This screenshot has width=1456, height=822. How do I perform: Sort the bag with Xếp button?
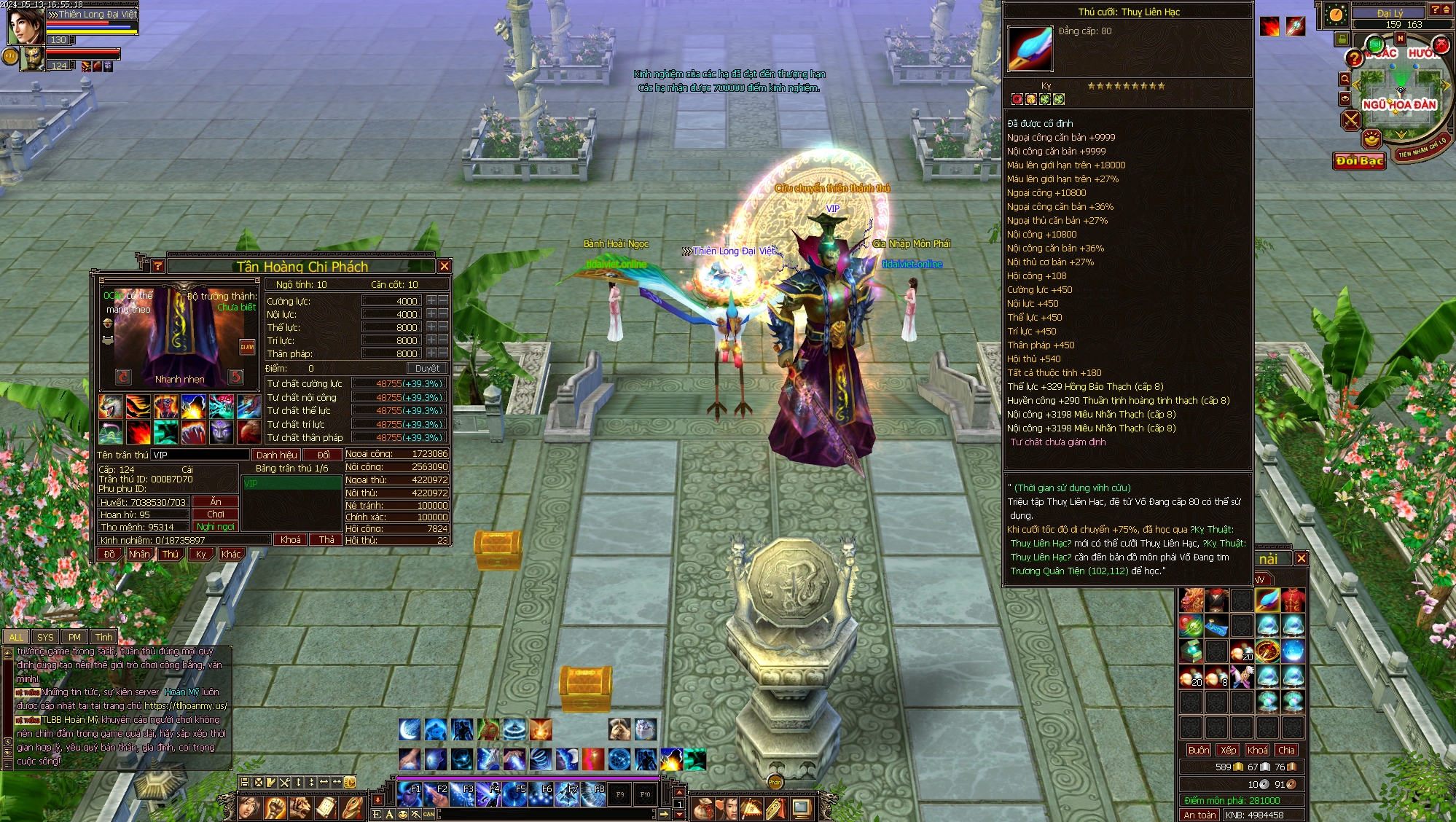[1229, 751]
